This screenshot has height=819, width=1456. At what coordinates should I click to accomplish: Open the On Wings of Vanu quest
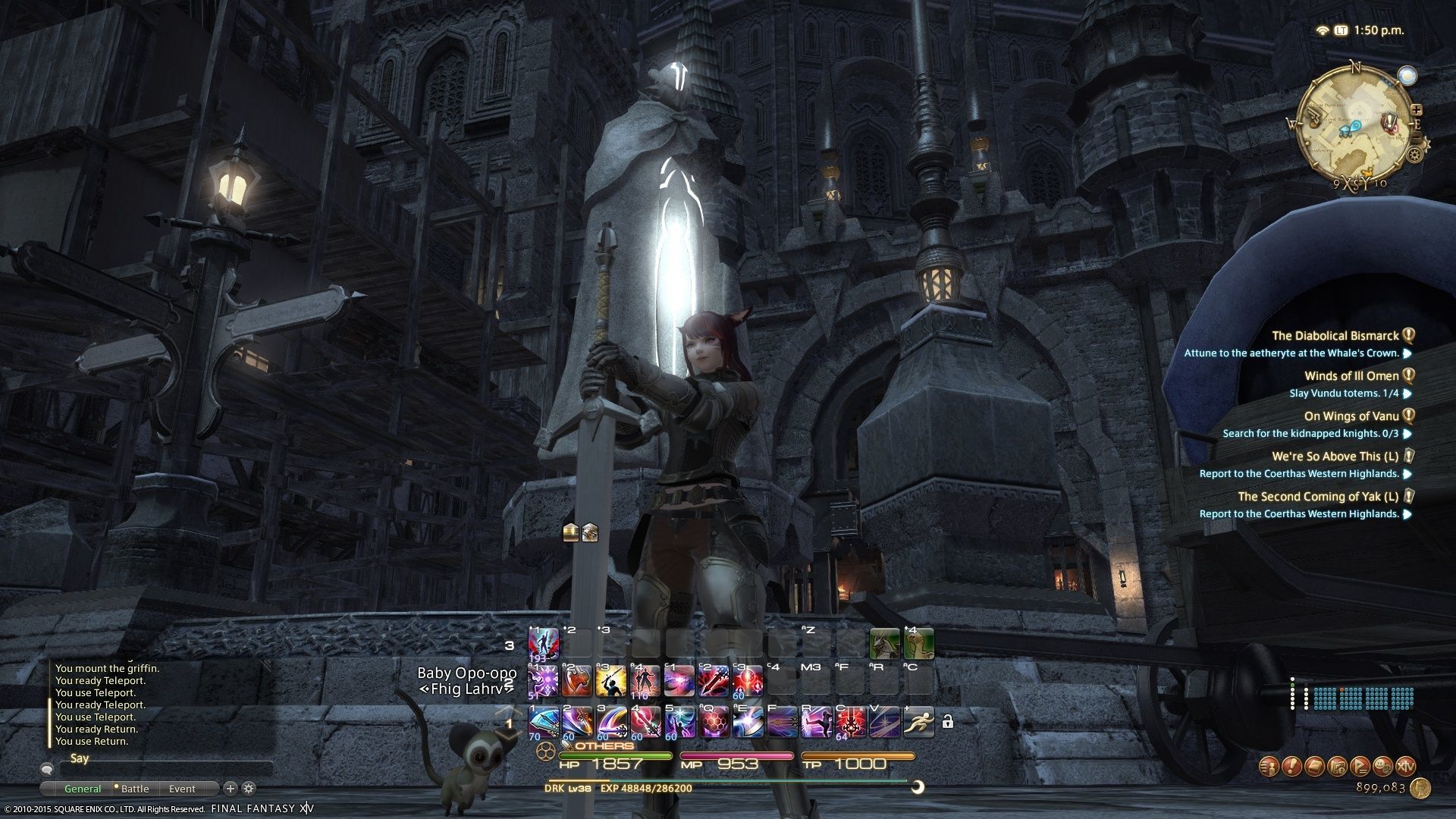click(x=1351, y=416)
